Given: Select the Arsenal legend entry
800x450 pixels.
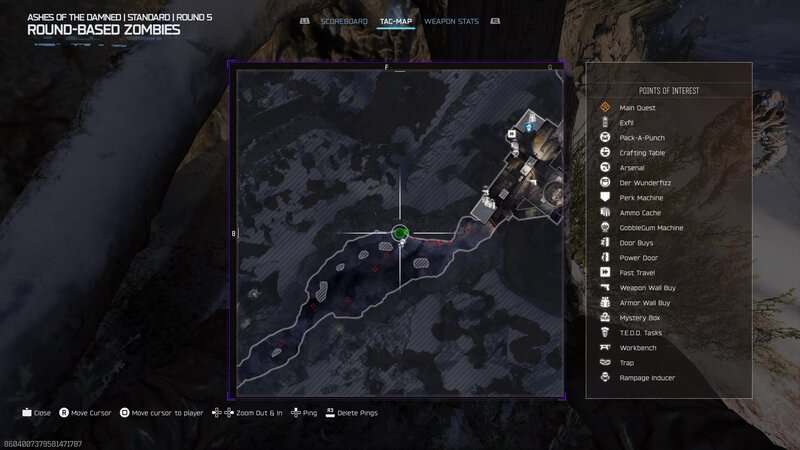Looking at the screenshot, I should click(x=632, y=168).
